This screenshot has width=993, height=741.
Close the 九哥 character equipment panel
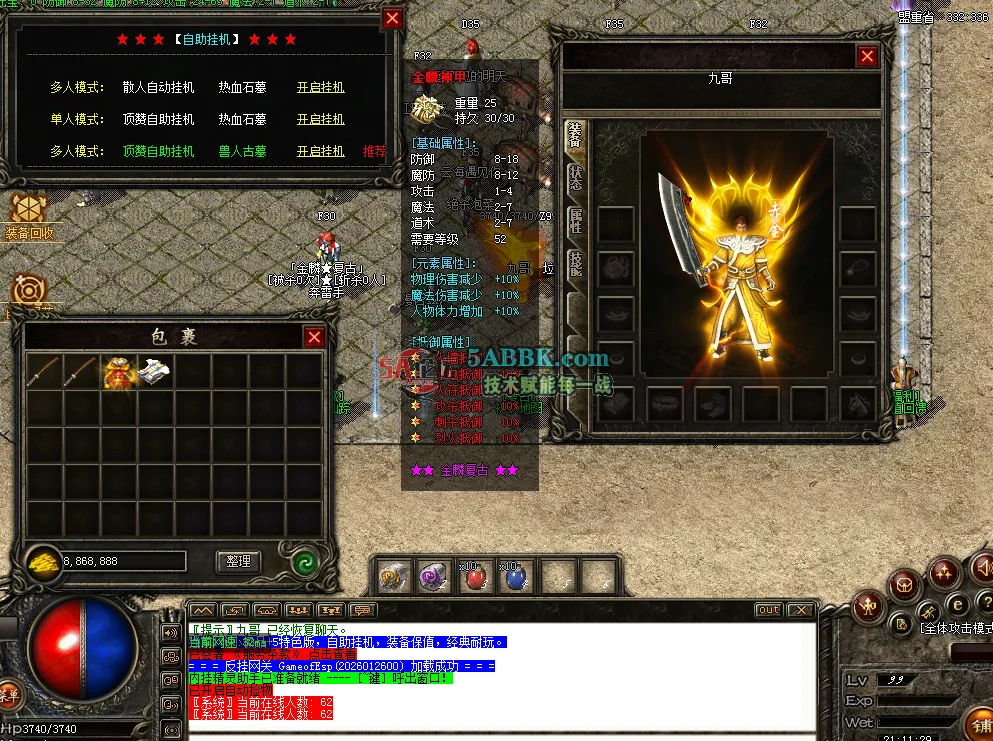coord(867,57)
